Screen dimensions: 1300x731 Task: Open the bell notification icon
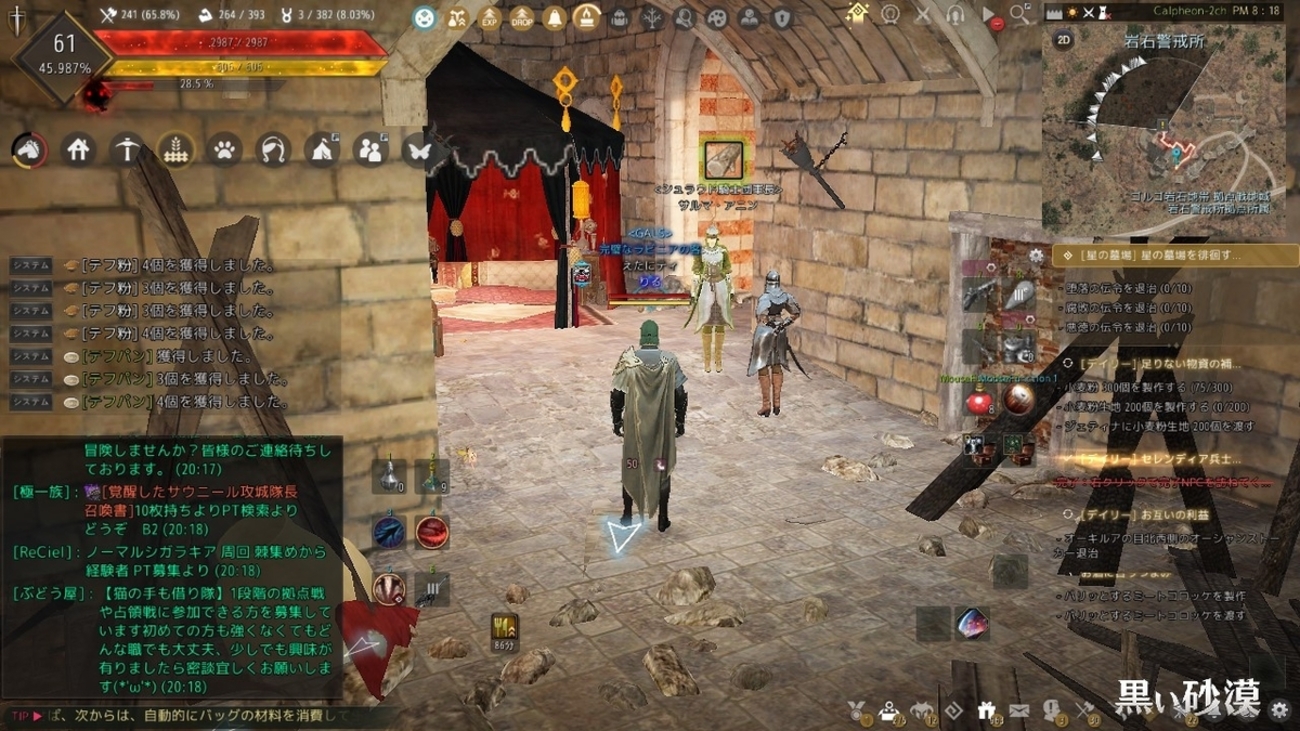pyautogui.click(x=554, y=17)
